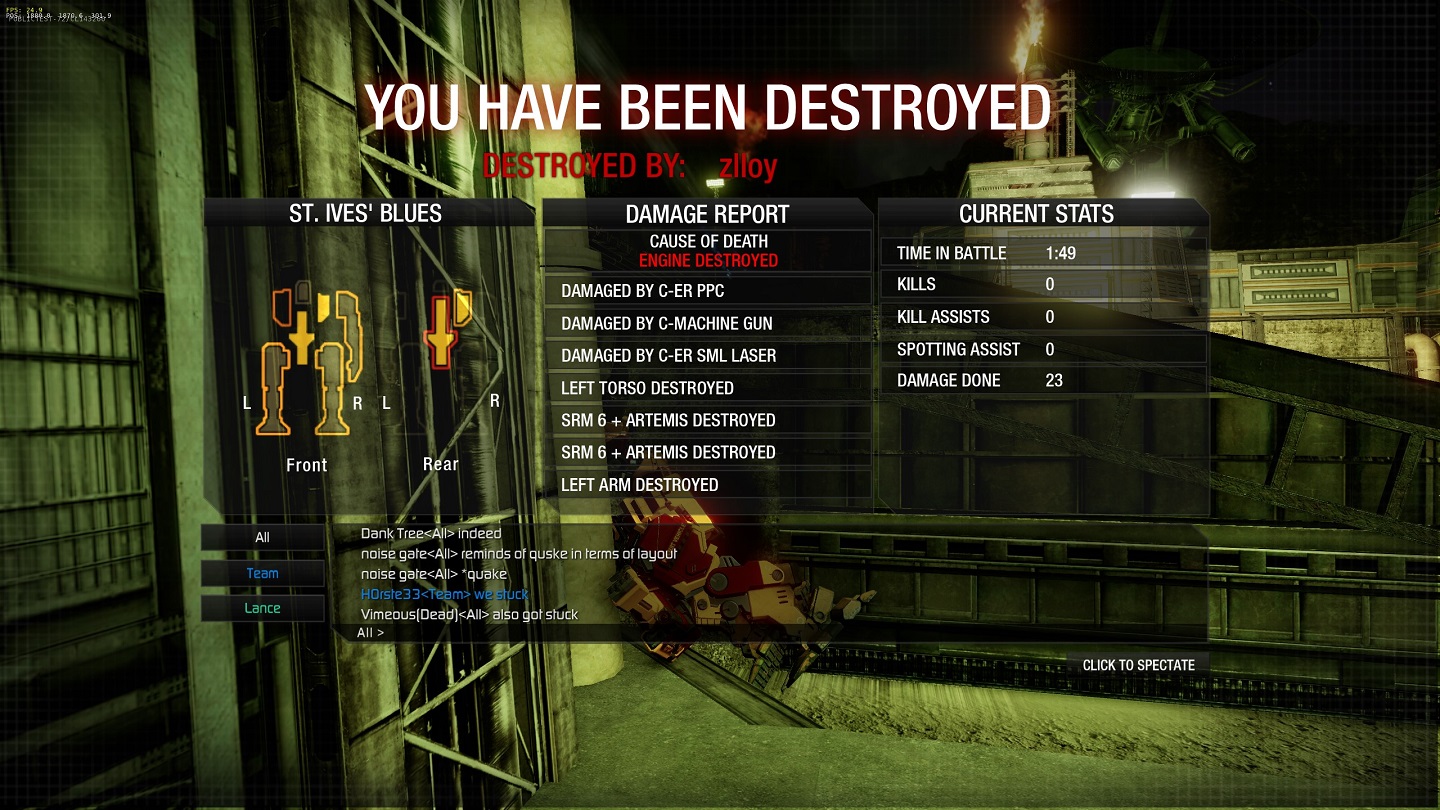Click to Spectate button

(1138, 665)
